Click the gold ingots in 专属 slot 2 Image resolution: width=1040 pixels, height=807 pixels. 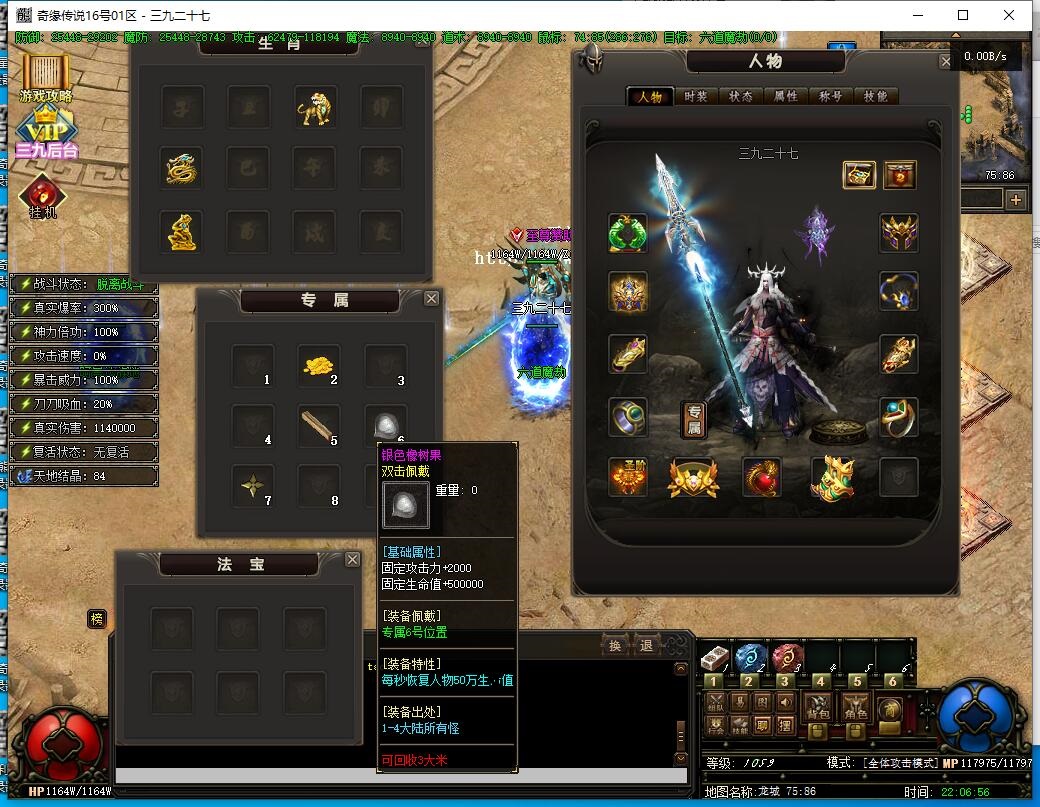tap(319, 365)
